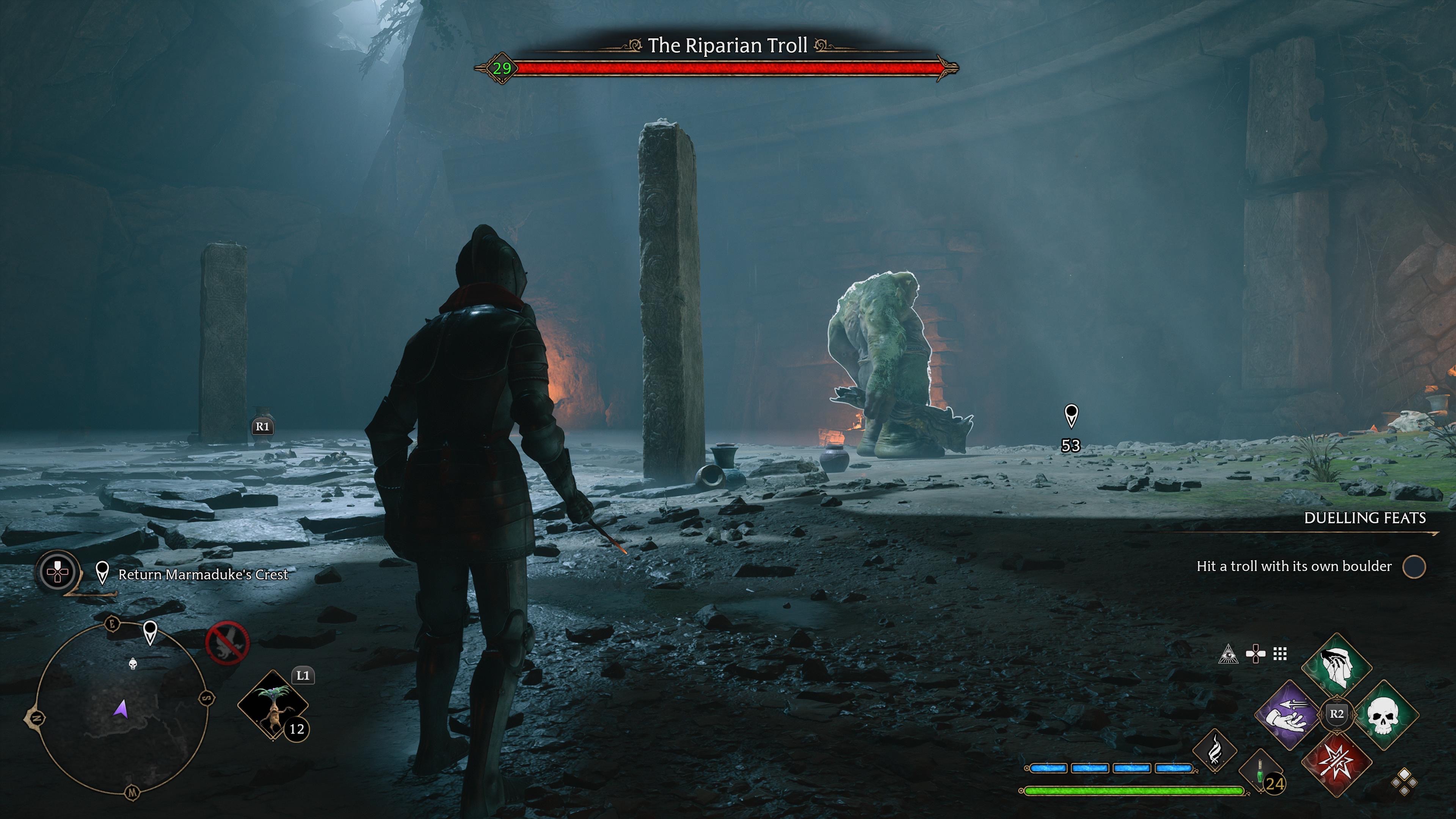Trigger the Ancient Magic flame icon
The image size is (1456, 819).
[x=1214, y=750]
